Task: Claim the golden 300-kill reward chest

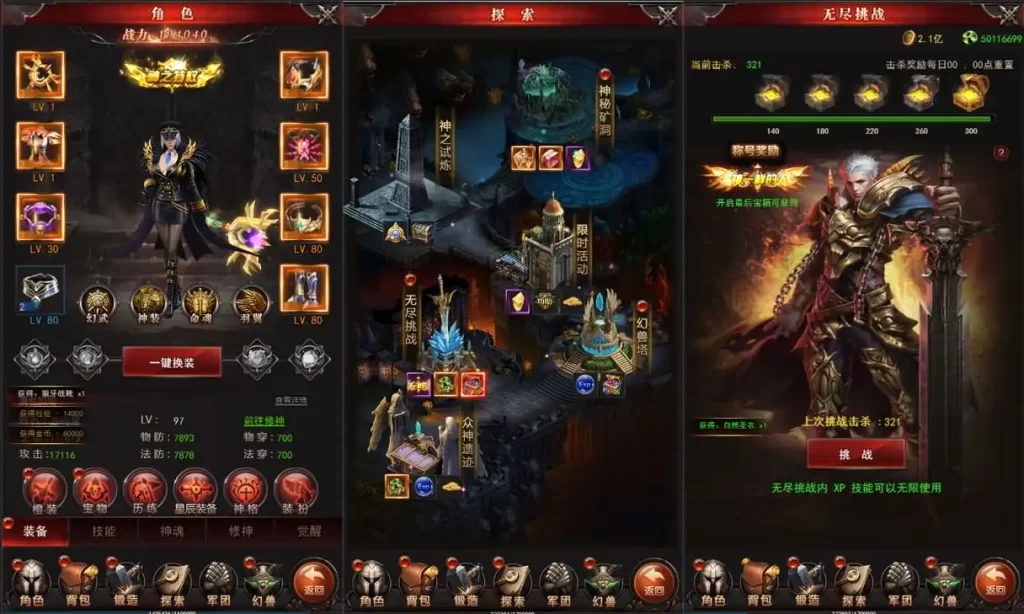Action: click(969, 92)
